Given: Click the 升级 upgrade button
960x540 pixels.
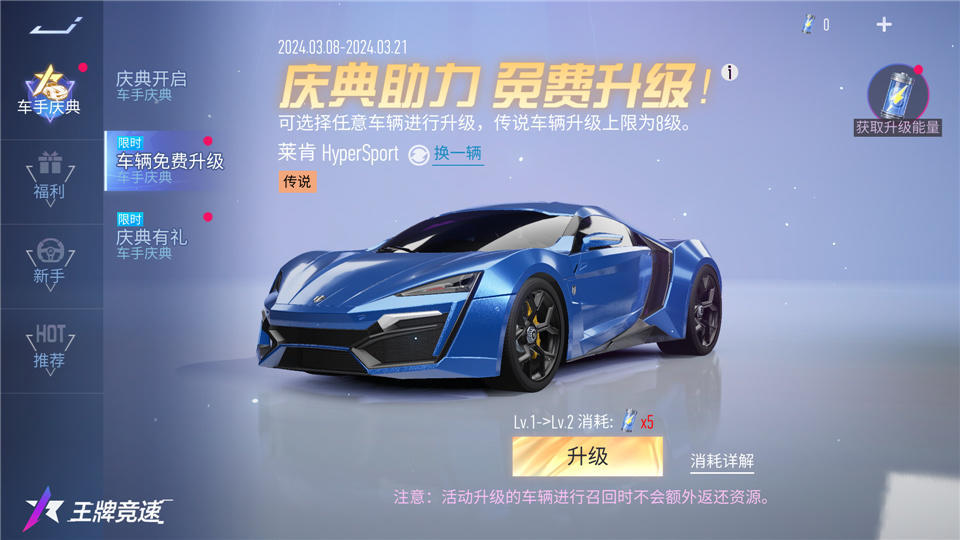Looking at the screenshot, I should [587, 457].
